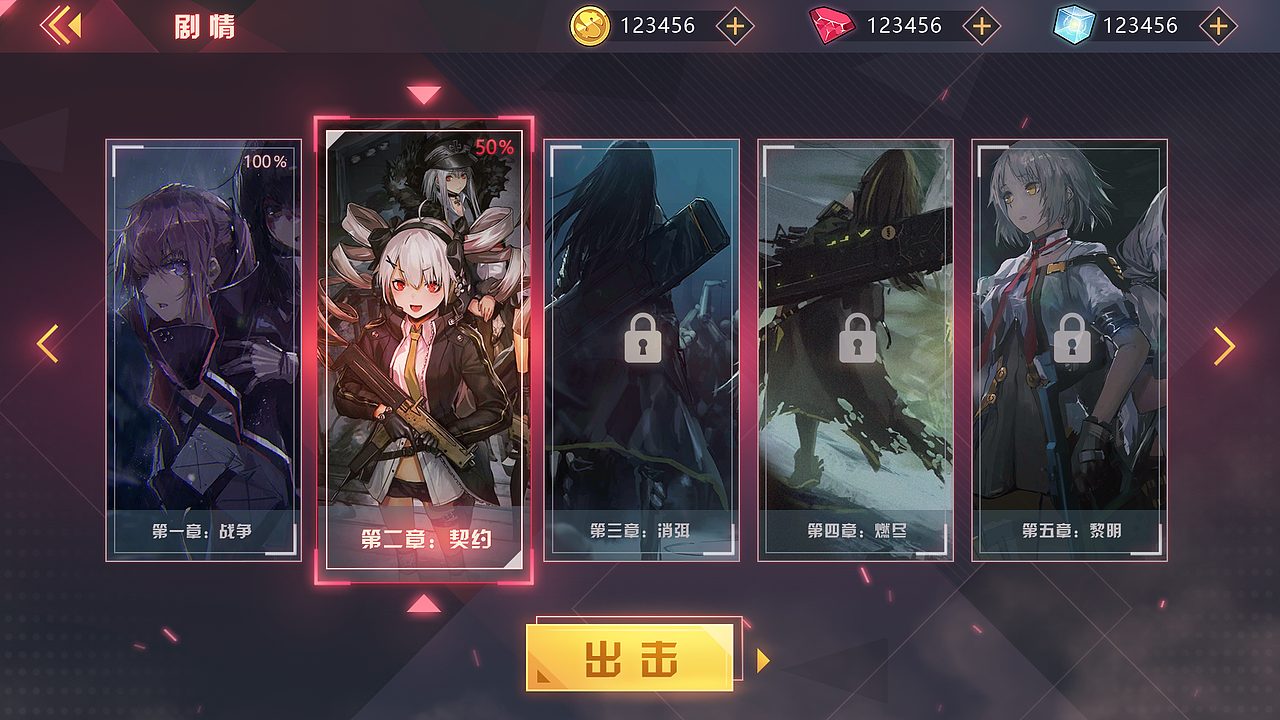1280x720 pixels.
Task: Select chapter card 第一章：战争
Action: point(203,350)
